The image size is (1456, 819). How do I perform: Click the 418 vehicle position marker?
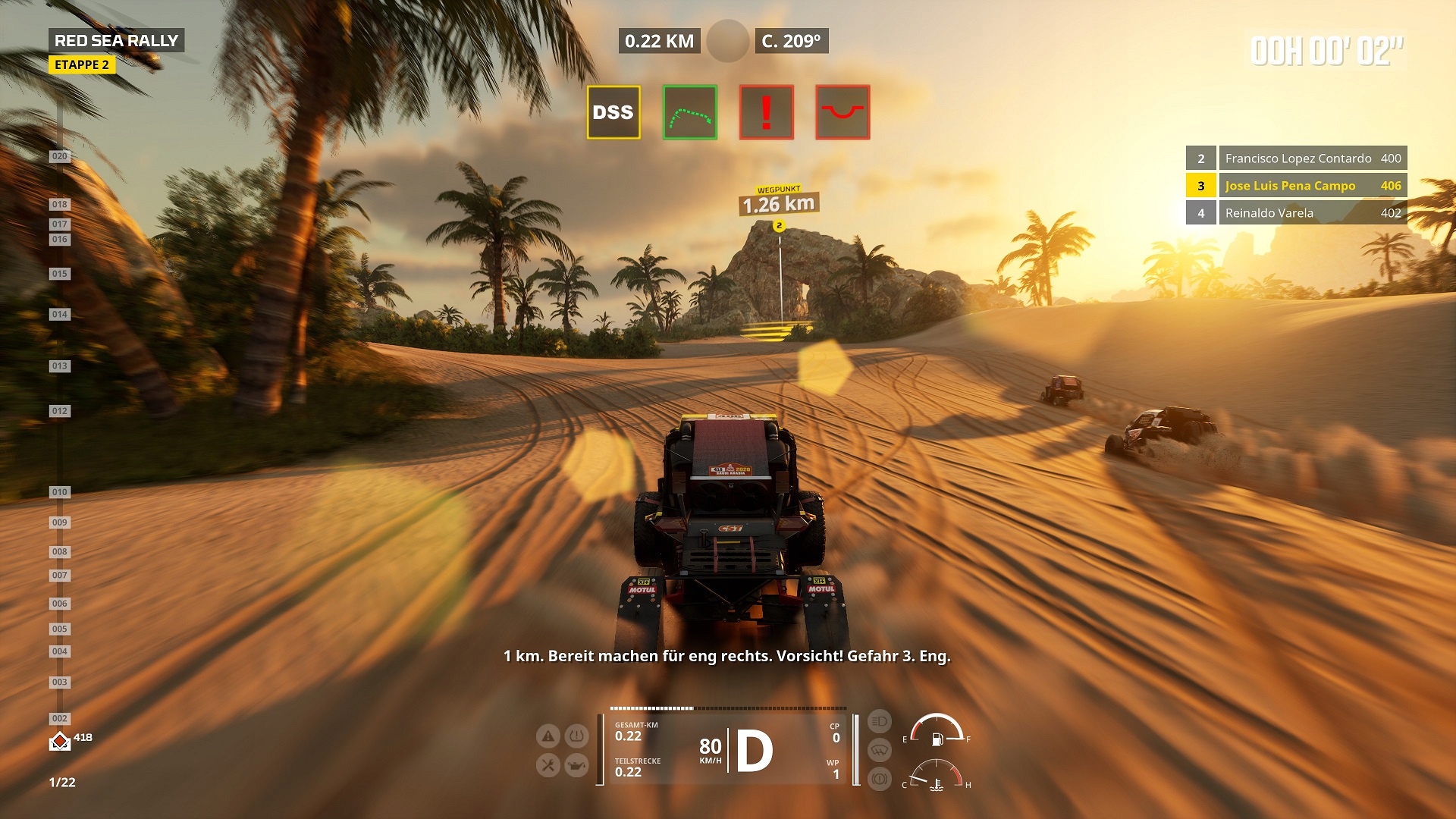coord(60,741)
